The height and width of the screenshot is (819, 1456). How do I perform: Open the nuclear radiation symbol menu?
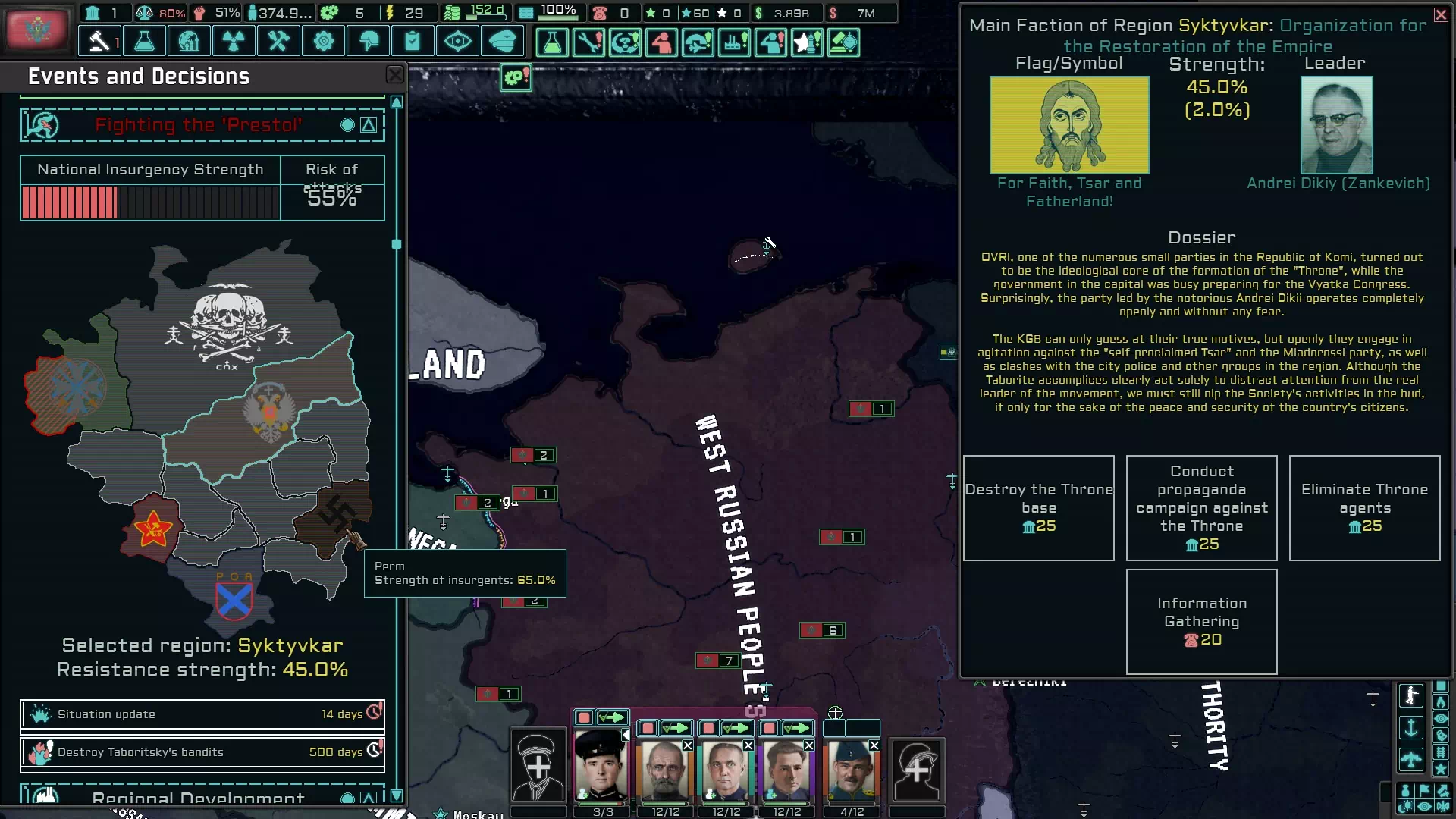coord(234,41)
